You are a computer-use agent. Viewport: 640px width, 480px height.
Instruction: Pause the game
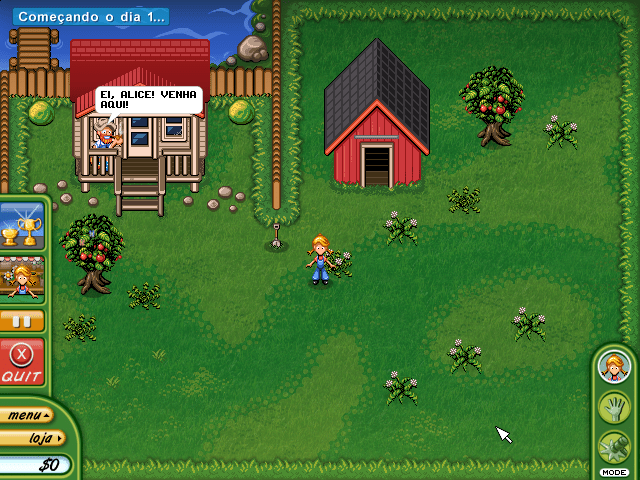[22, 321]
